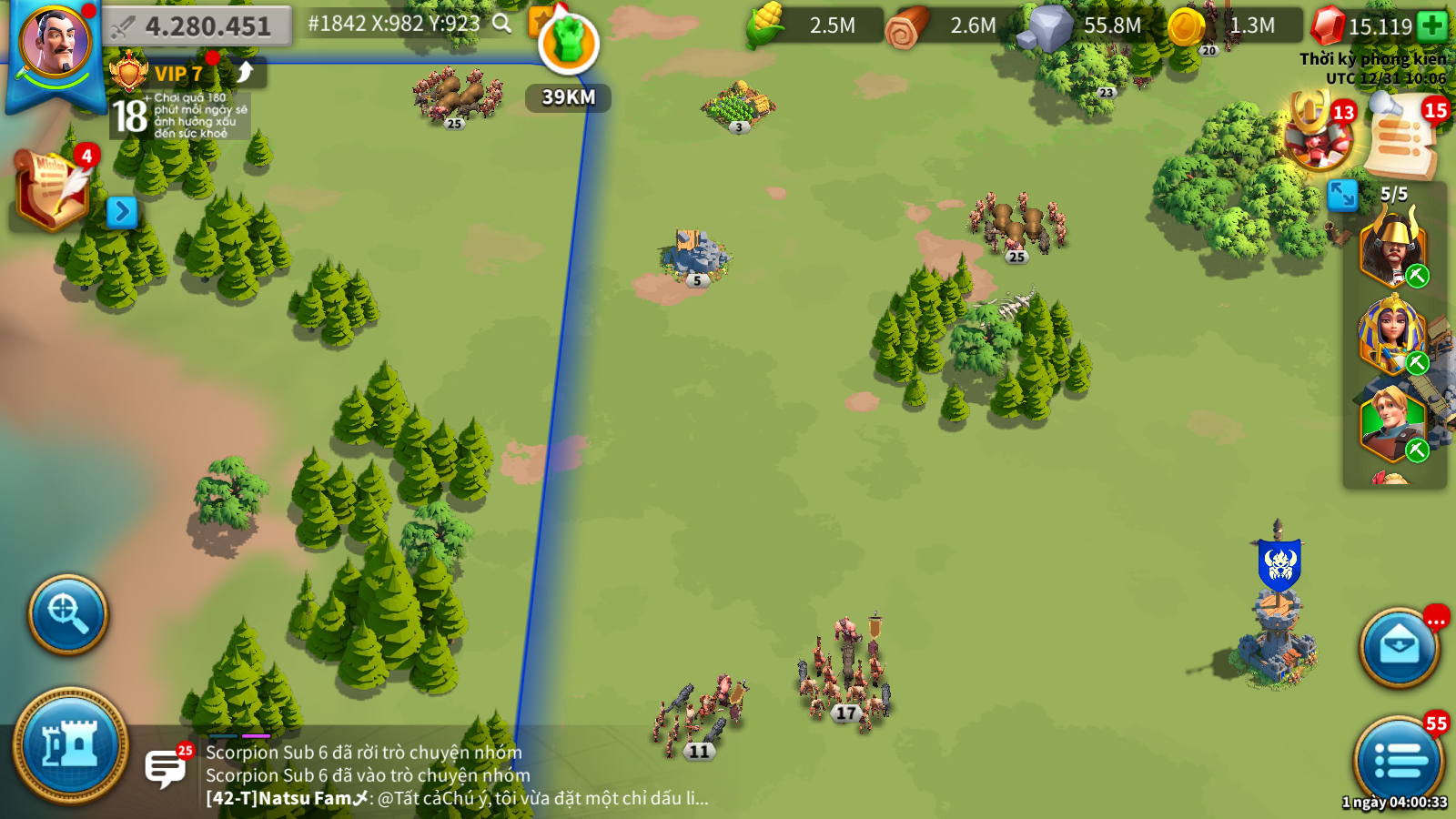Tap the coordinate search magnifier

click(x=502, y=24)
